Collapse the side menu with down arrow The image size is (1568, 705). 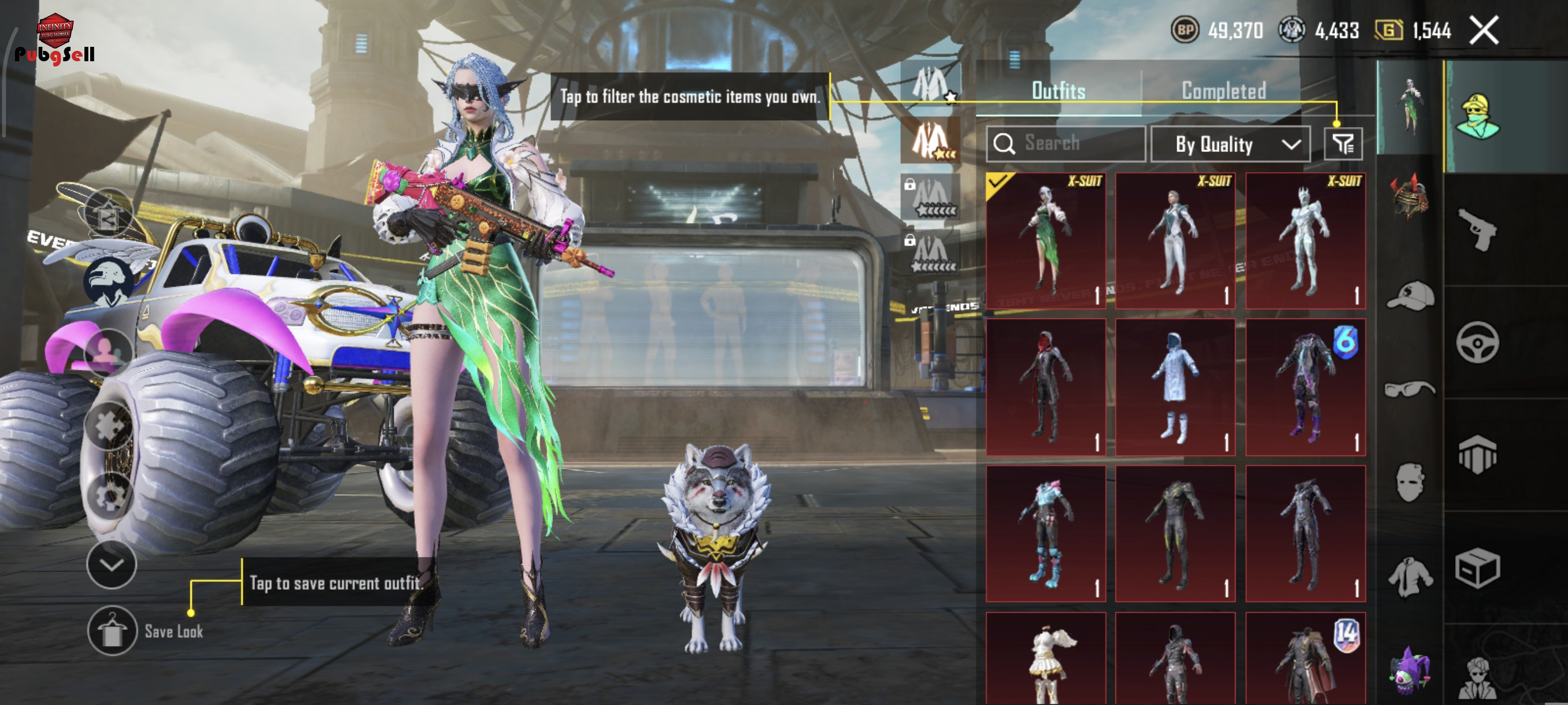point(112,565)
